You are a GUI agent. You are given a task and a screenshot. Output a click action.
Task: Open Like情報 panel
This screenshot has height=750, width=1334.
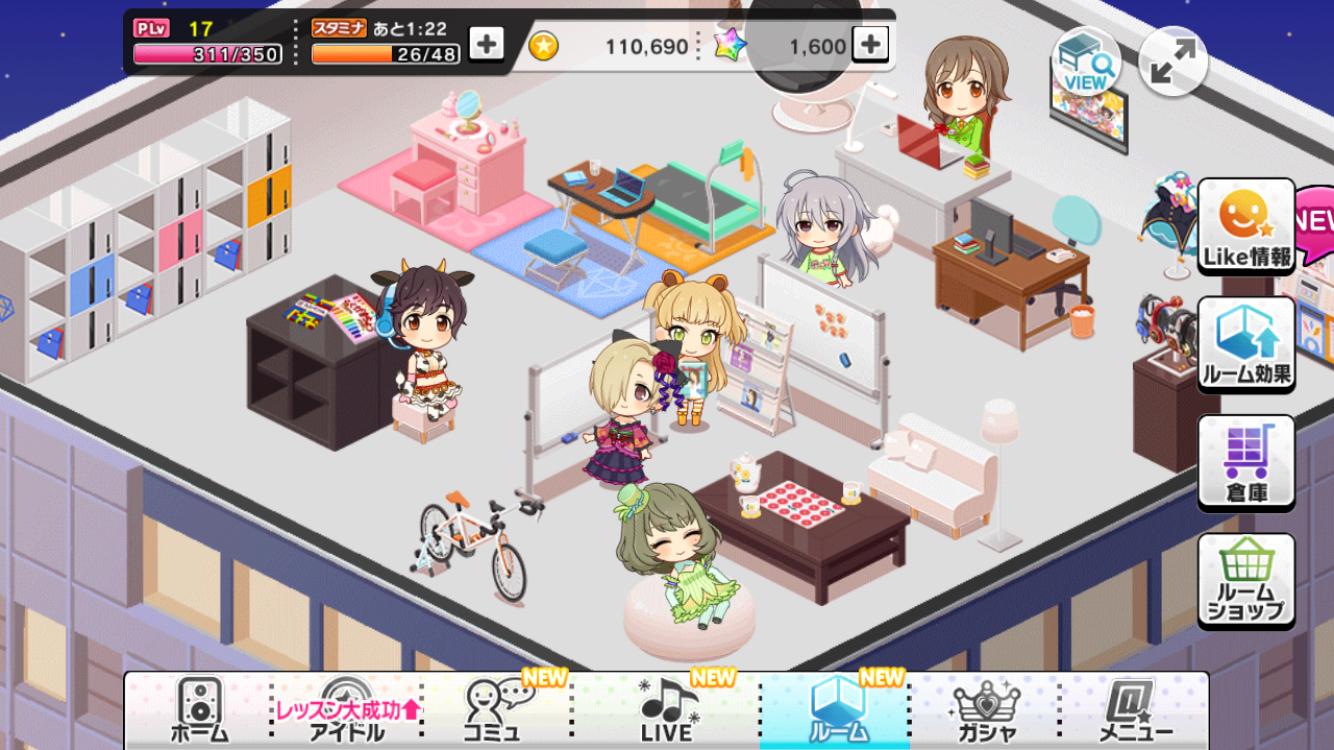click(1246, 226)
